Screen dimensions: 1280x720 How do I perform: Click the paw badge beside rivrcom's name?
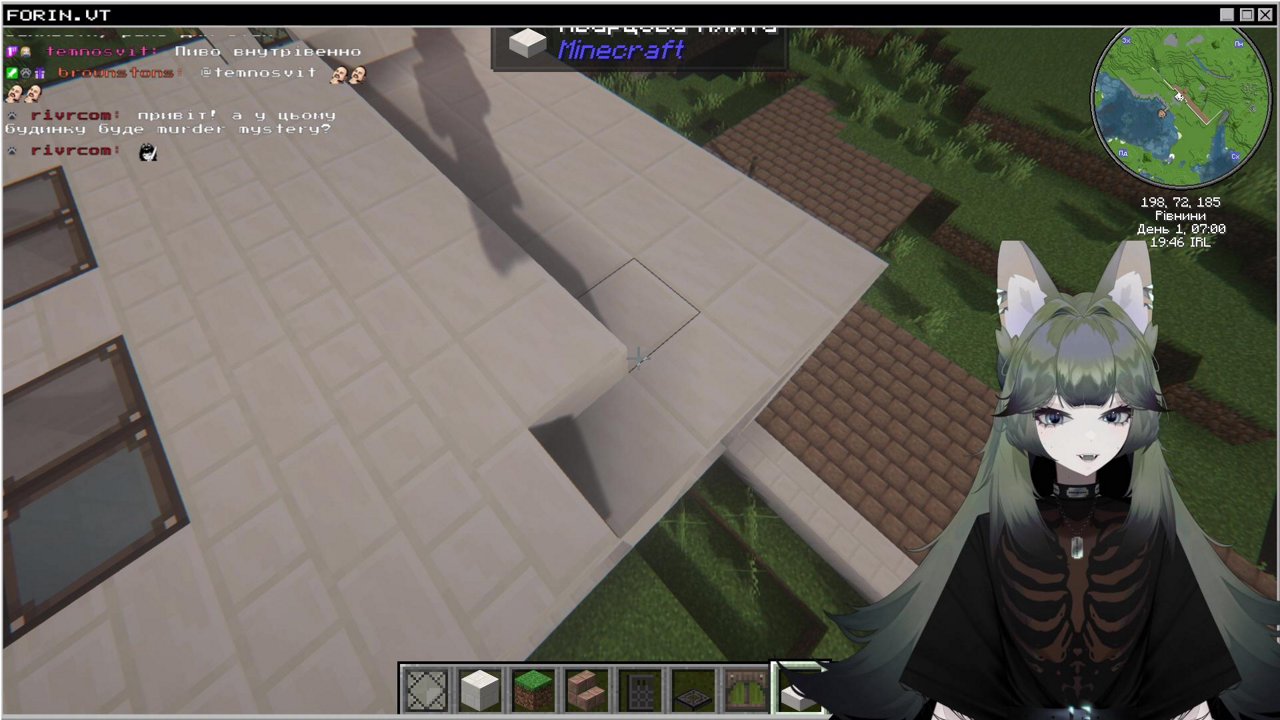[10, 114]
